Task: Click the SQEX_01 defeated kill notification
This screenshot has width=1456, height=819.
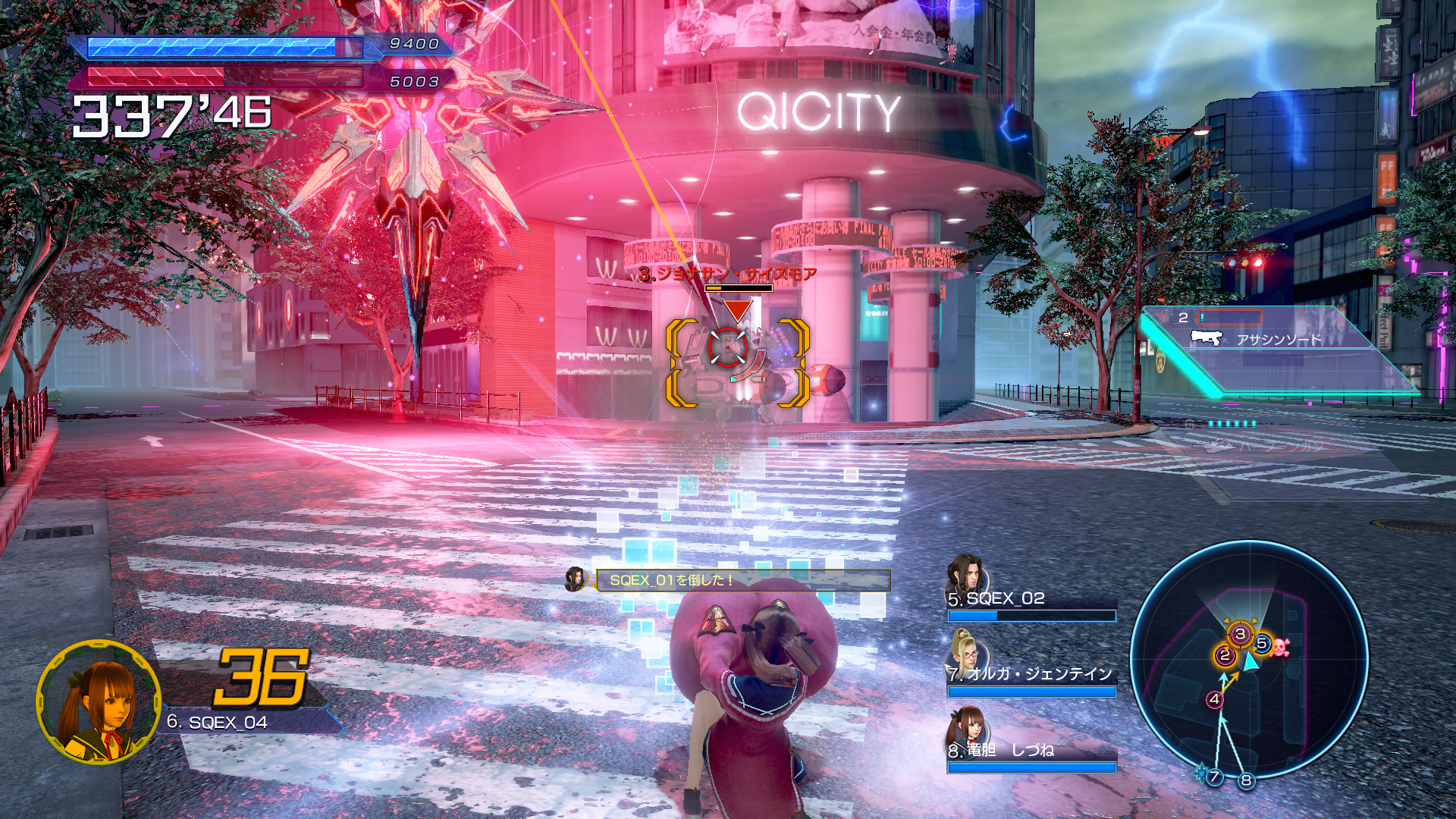Action: click(x=742, y=580)
